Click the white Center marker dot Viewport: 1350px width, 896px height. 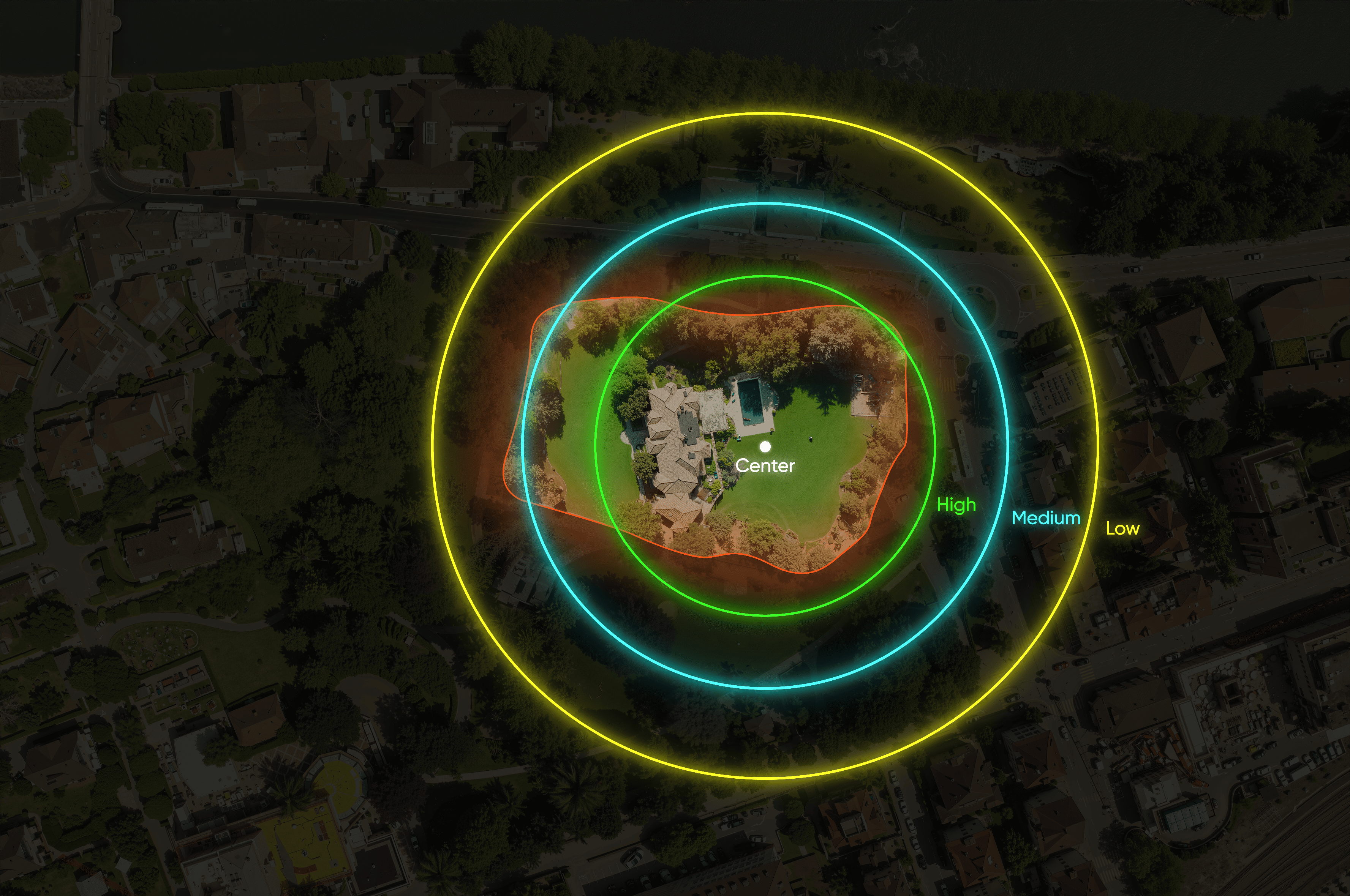(765, 446)
